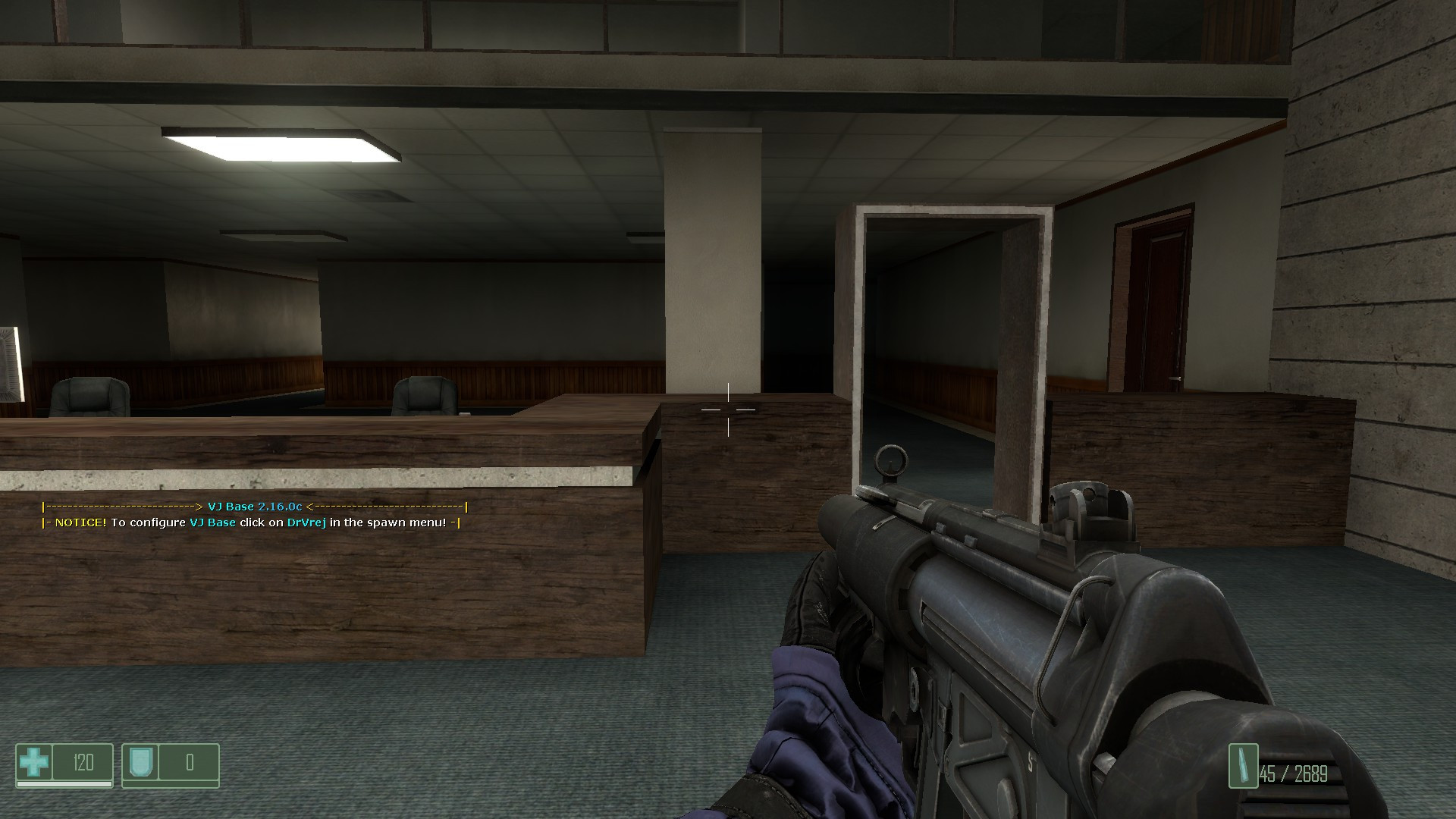The width and height of the screenshot is (1456, 819).
Task: Select the crosshair in screen center
Action: click(728, 409)
